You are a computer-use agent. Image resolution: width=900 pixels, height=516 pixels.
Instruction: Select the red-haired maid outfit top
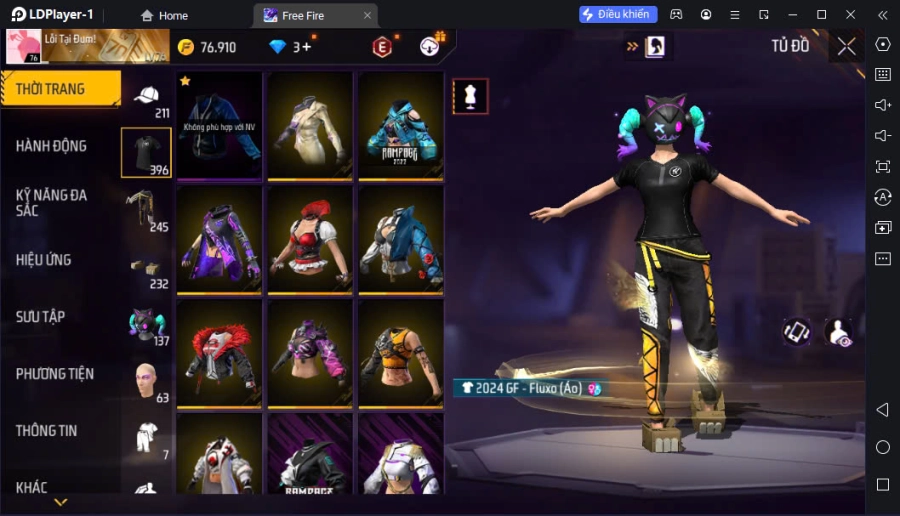click(310, 240)
